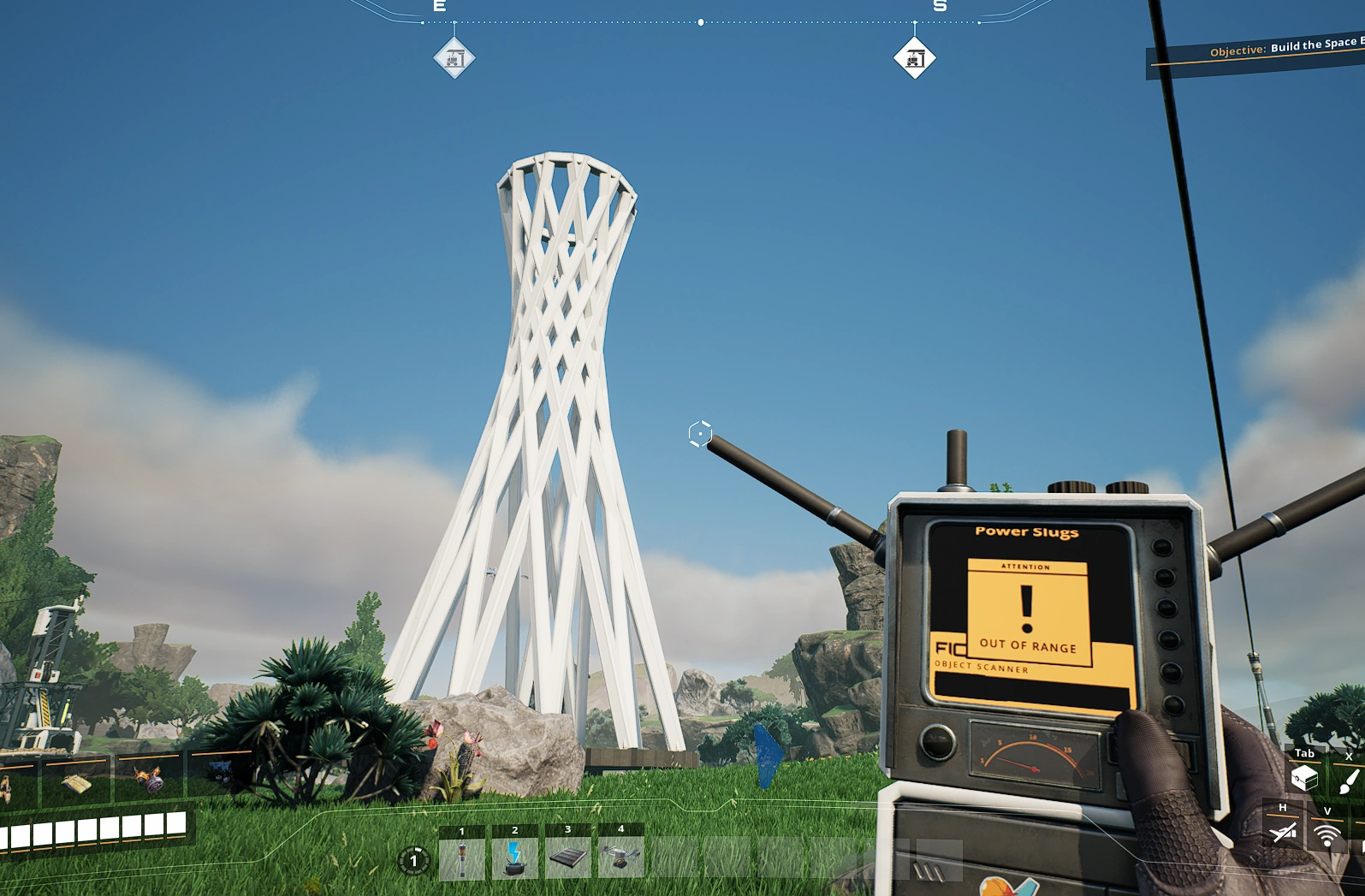Click the scanner signal waves icon

[1326, 834]
